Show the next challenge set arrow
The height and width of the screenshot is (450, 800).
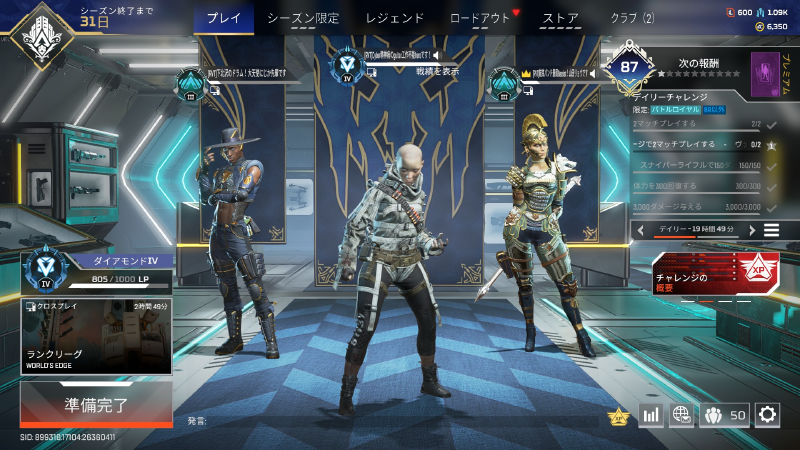point(747,230)
